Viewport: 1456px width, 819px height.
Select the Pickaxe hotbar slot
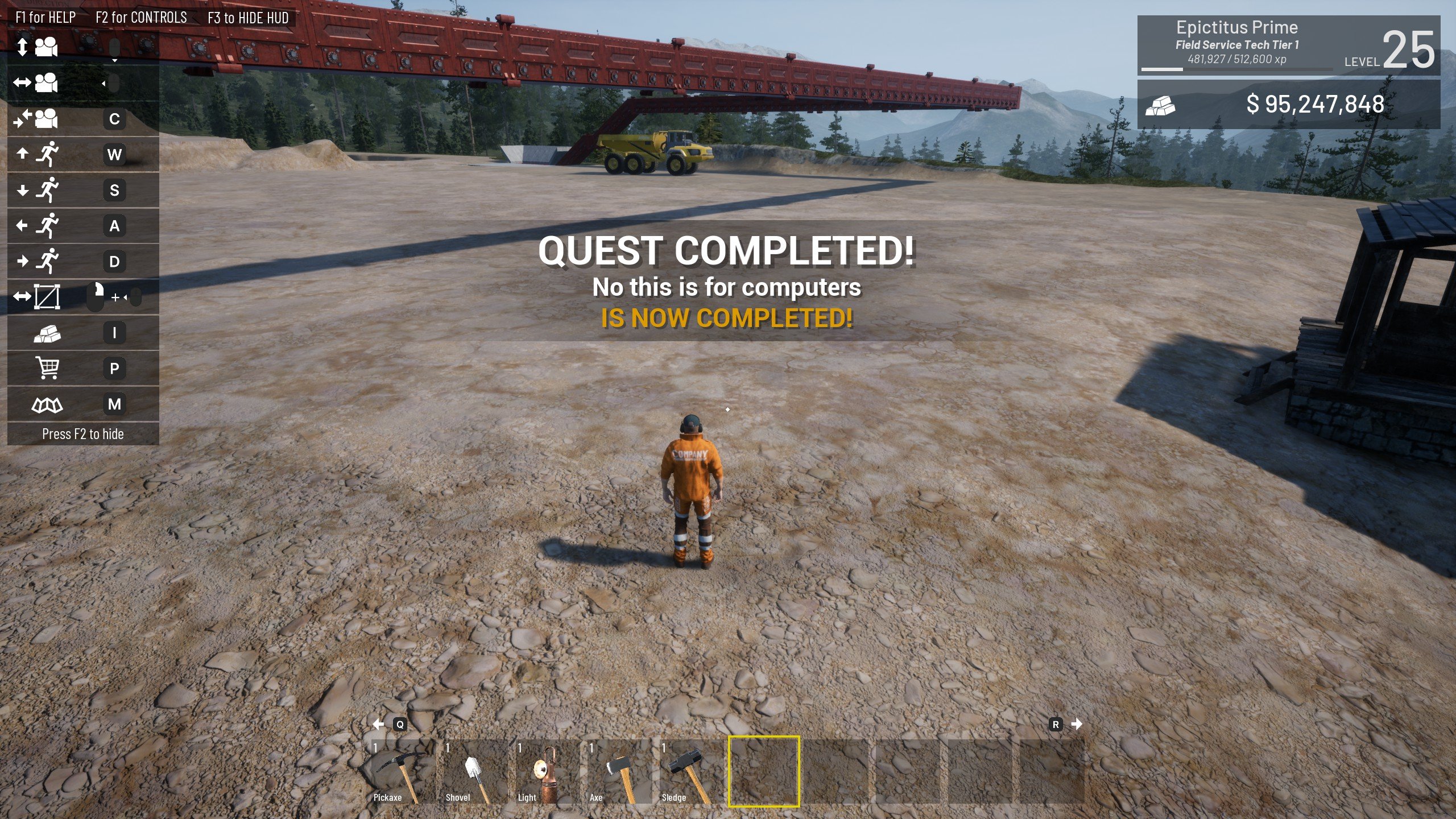click(x=400, y=772)
